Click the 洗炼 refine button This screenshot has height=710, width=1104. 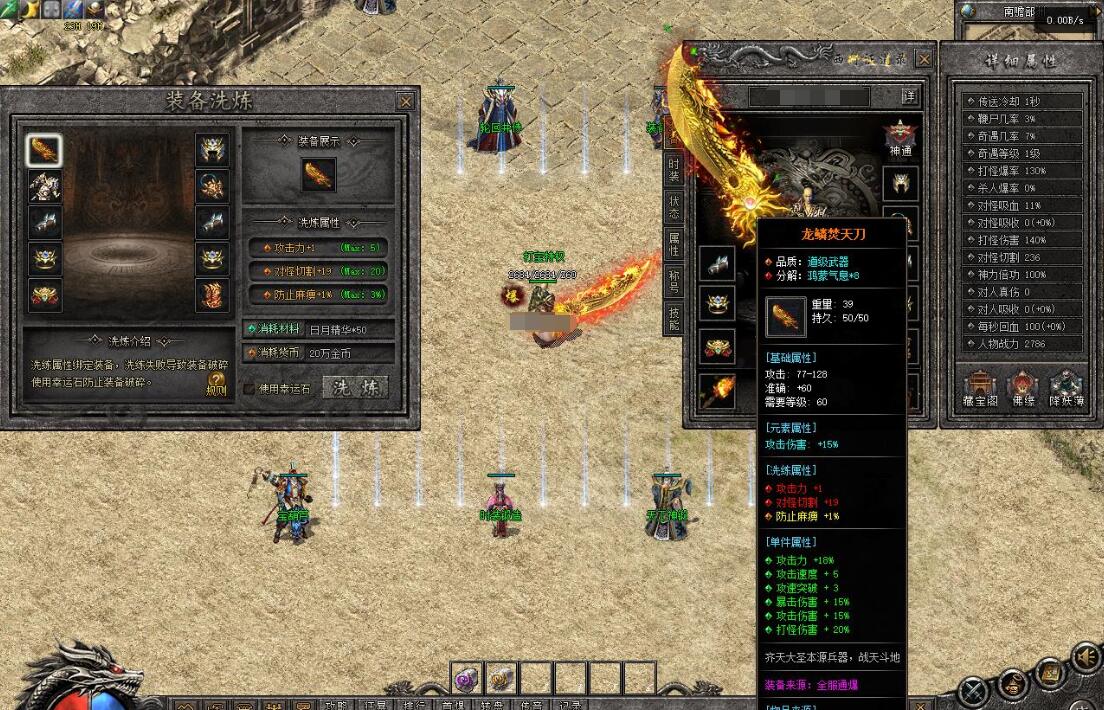coord(355,388)
